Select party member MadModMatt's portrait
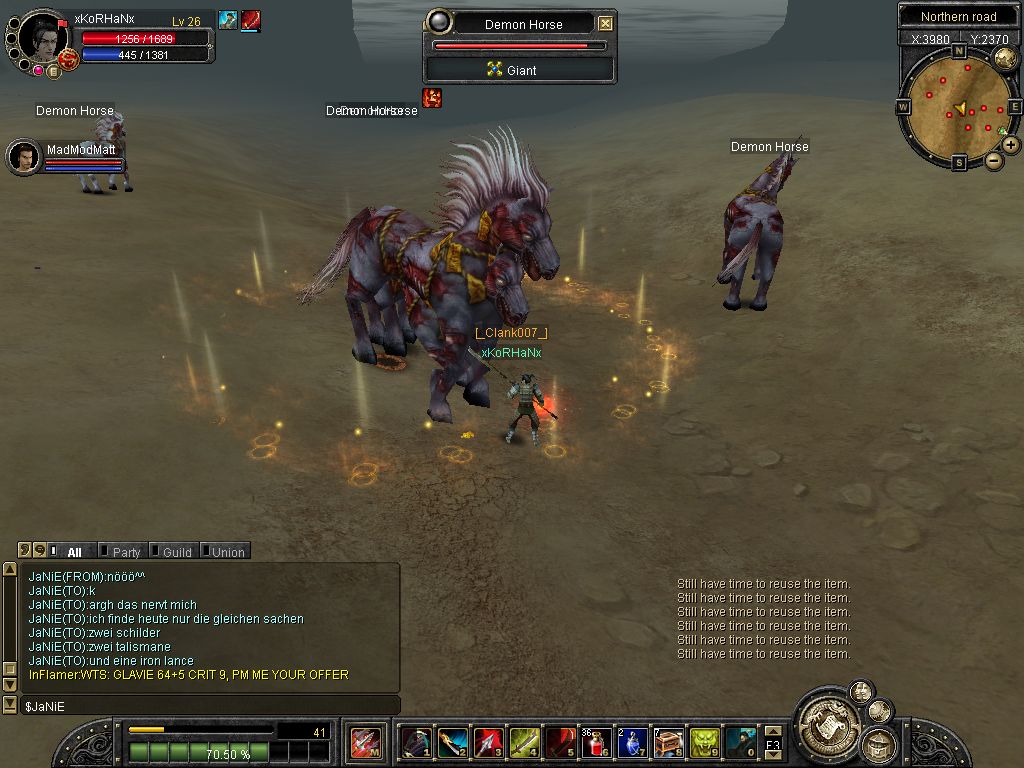Viewport: 1024px width, 768px height. point(24,157)
